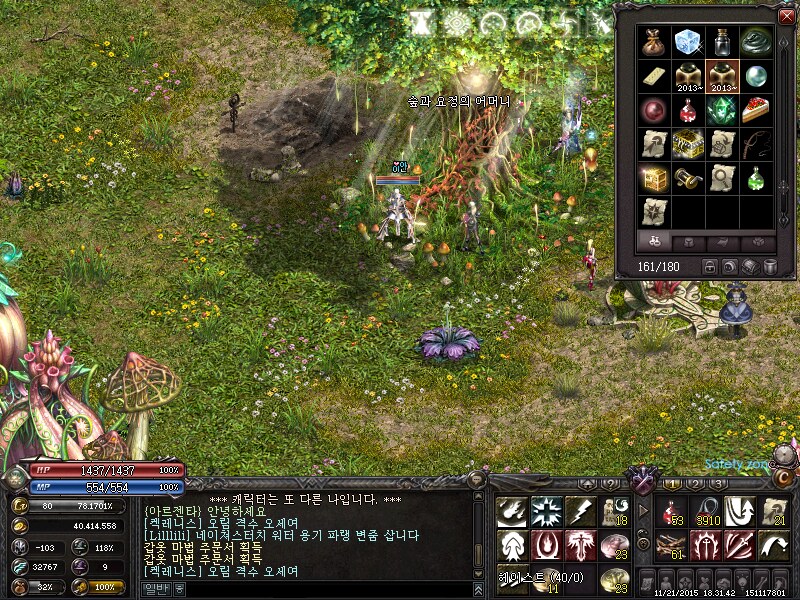Switch to hotbar page 3

click(x=718, y=484)
